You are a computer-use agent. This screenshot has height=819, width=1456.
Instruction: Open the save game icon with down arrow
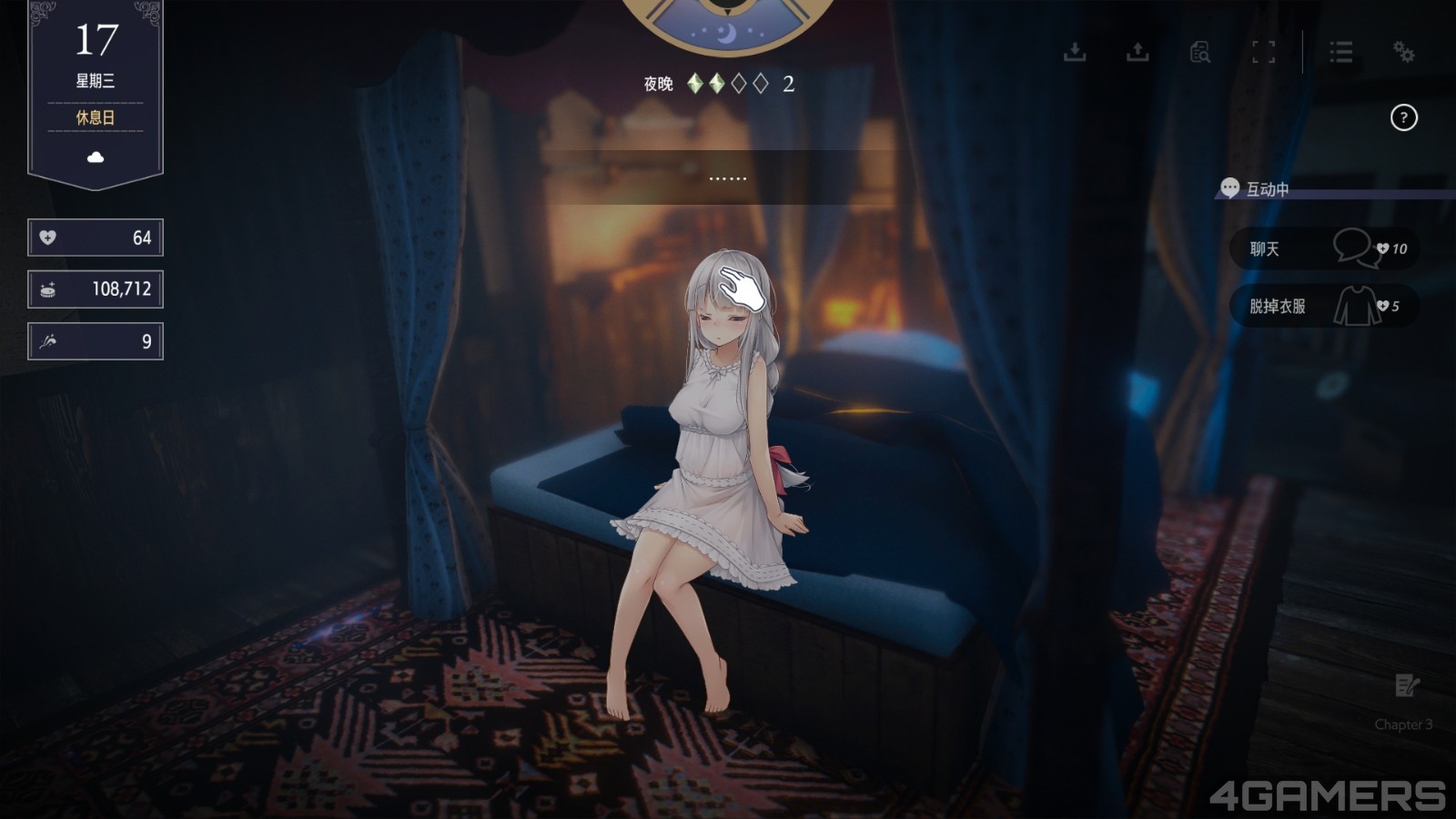1075,52
